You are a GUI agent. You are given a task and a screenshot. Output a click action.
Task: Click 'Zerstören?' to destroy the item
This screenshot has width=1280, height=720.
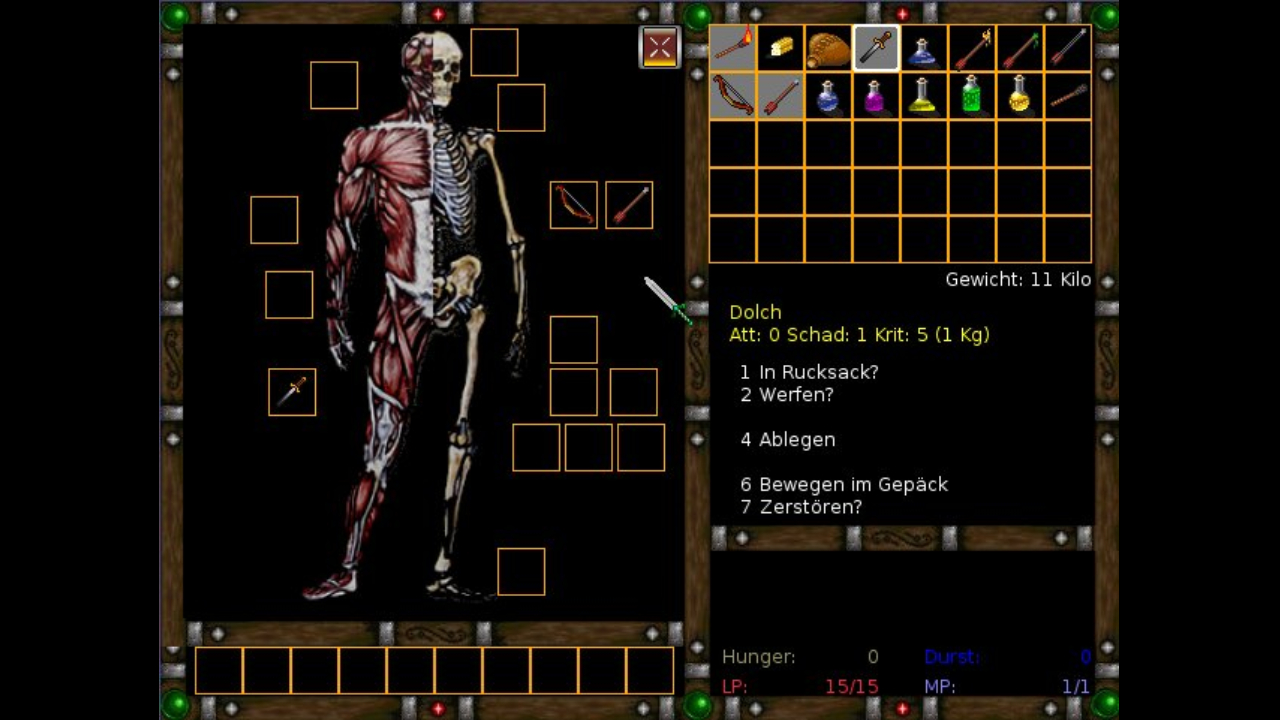(x=802, y=507)
